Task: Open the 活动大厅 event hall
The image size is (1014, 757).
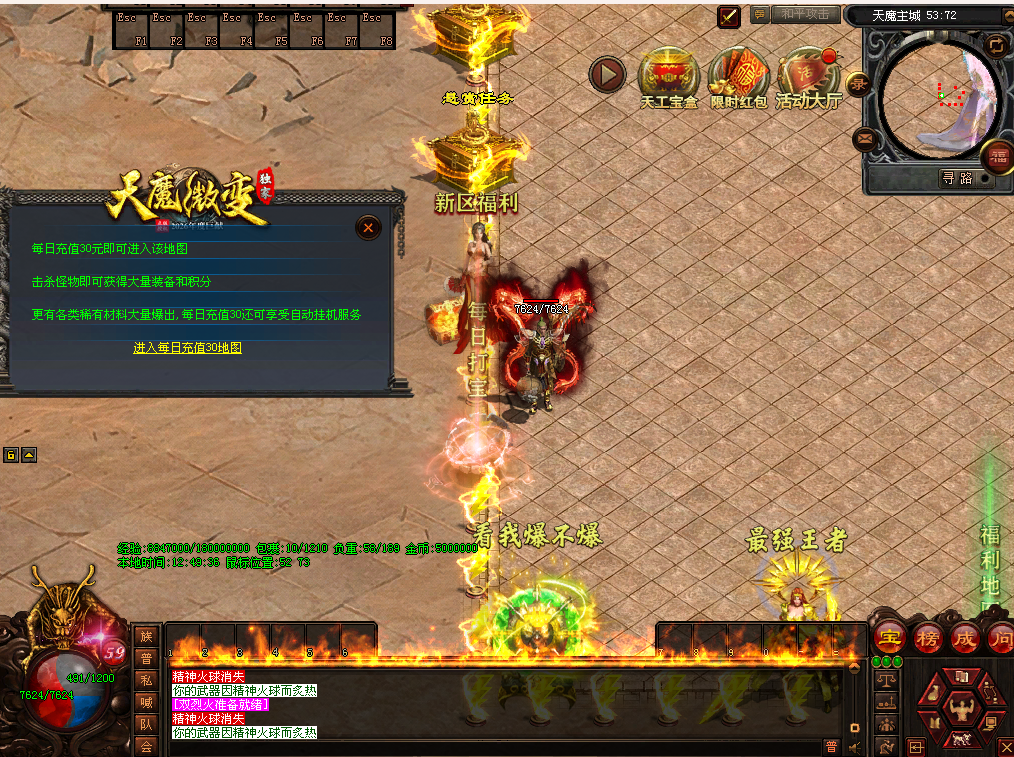Action: pos(808,75)
